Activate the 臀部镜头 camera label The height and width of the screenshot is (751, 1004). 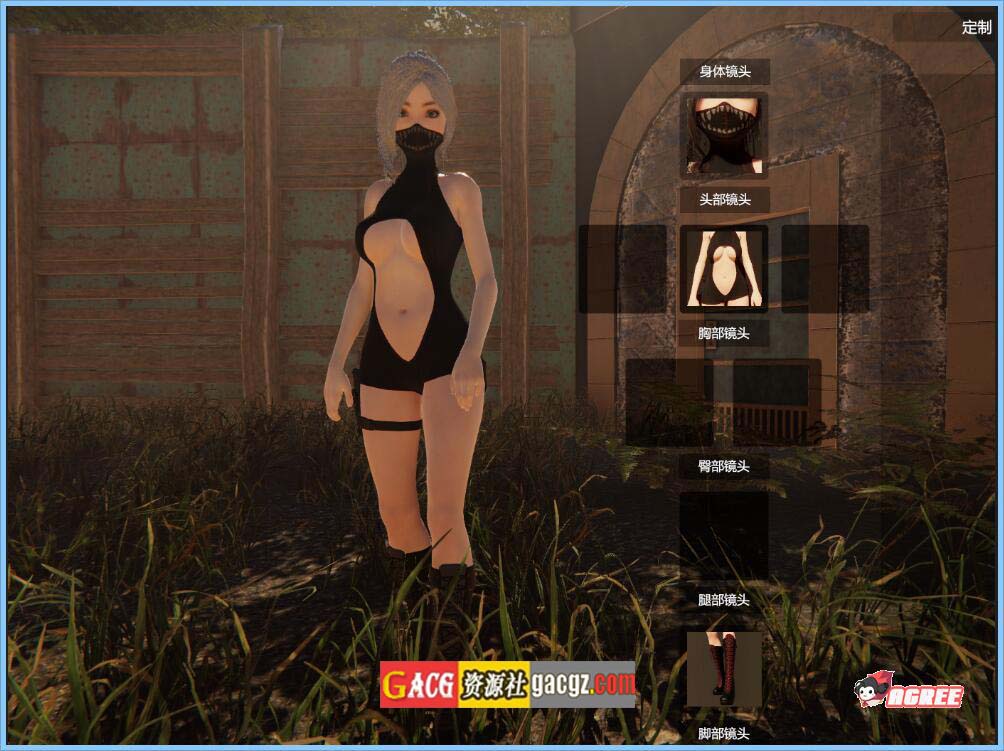(724, 466)
